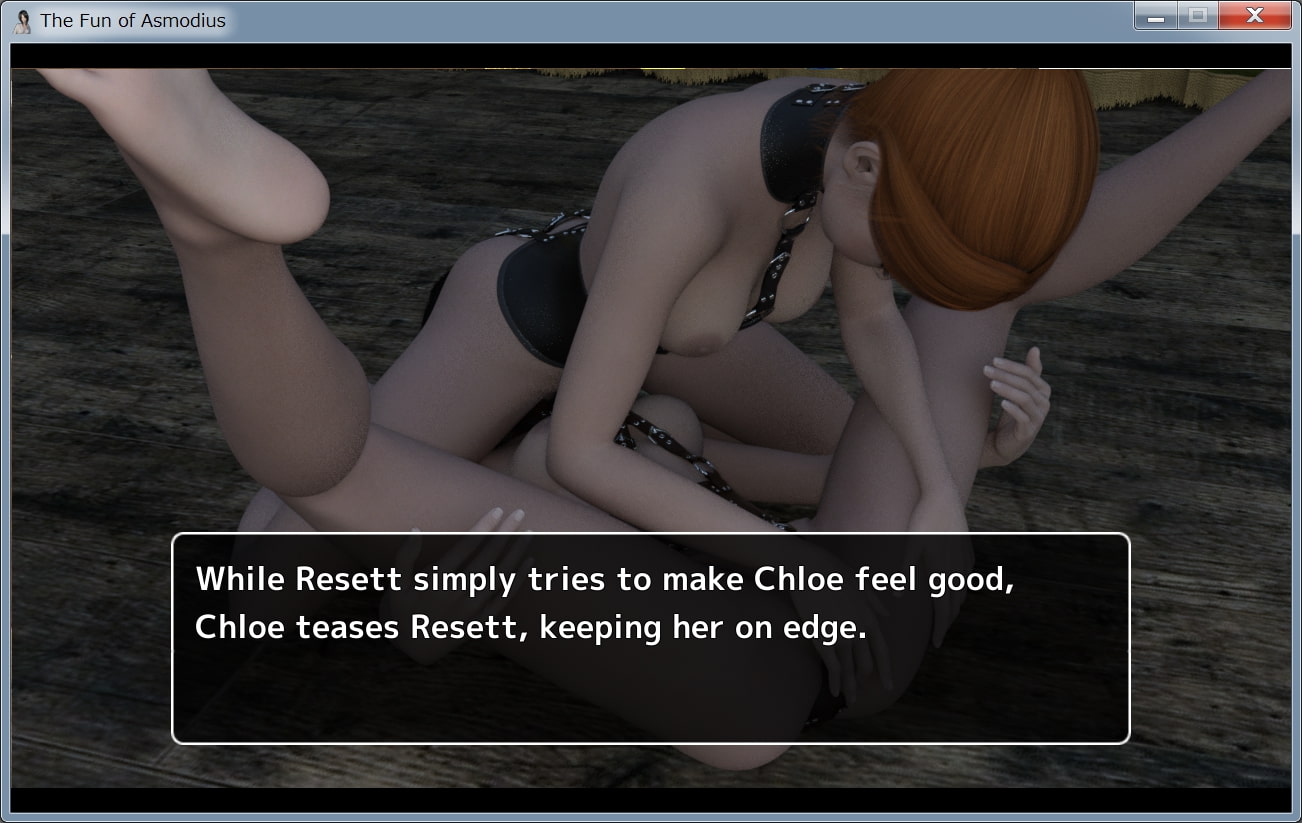The width and height of the screenshot is (1302, 823).
Task: Click the character portrait icon in the title bar
Action: pyautogui.click(x=21, y=20)
